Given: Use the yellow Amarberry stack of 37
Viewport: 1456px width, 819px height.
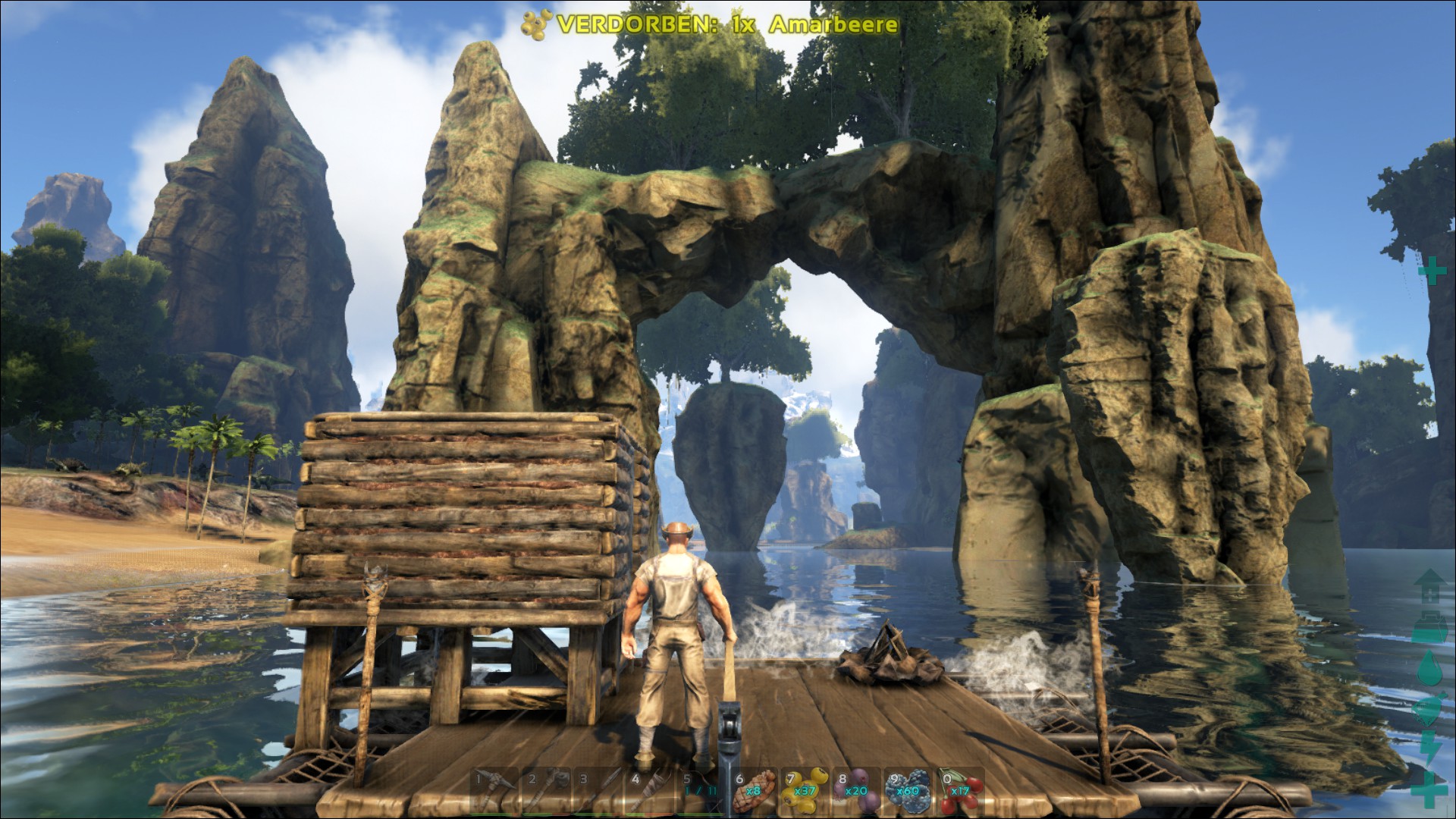Looking at the screenshot, I should point(805,789).
